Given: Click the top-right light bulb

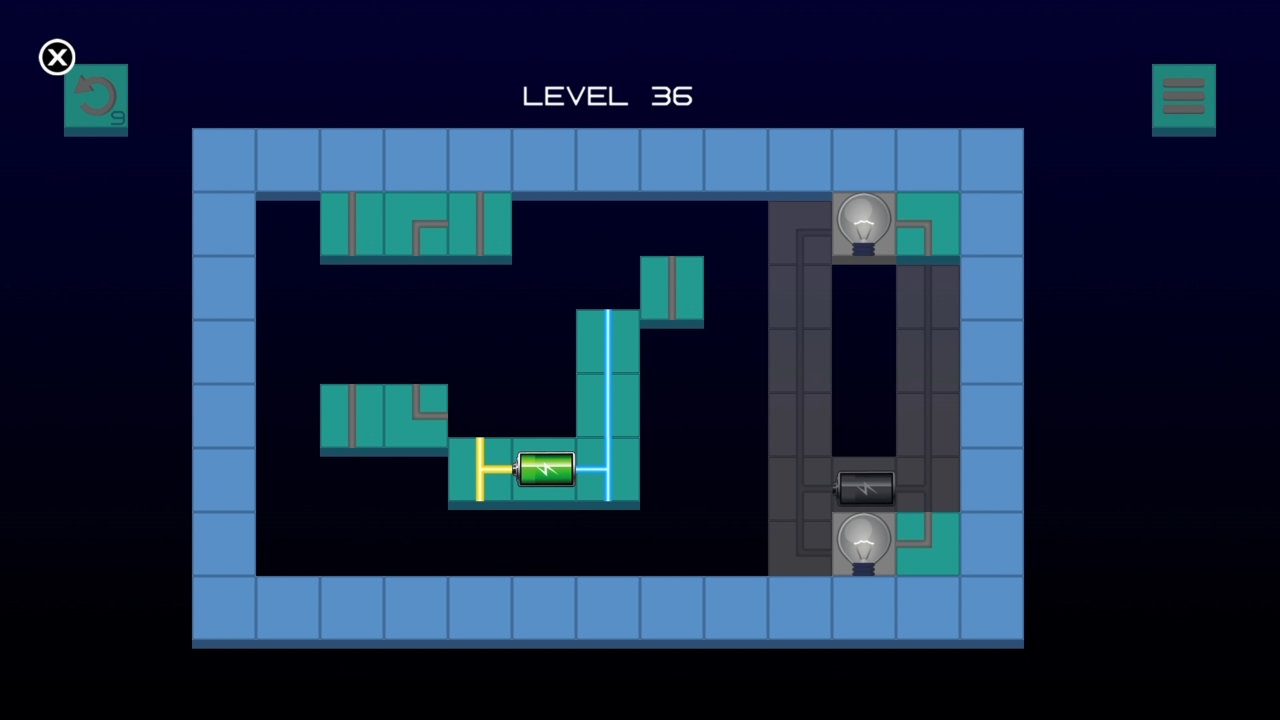Looking at the screenshot, I should click(864, 222).
